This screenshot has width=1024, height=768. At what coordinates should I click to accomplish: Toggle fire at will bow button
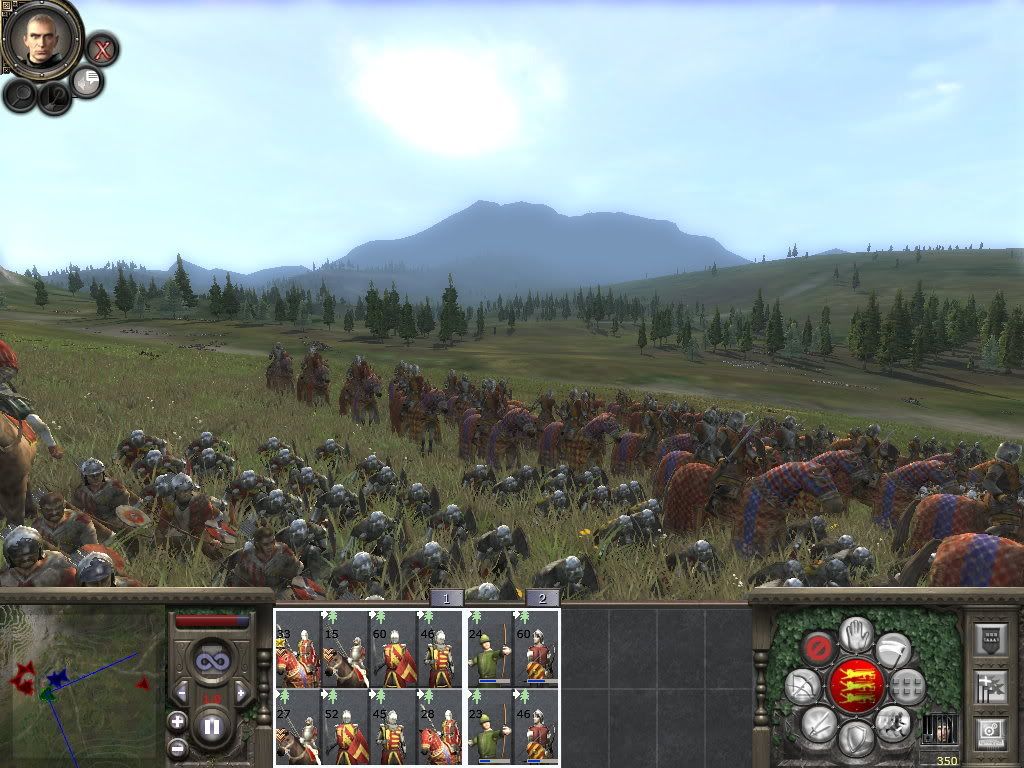(801, 685)
